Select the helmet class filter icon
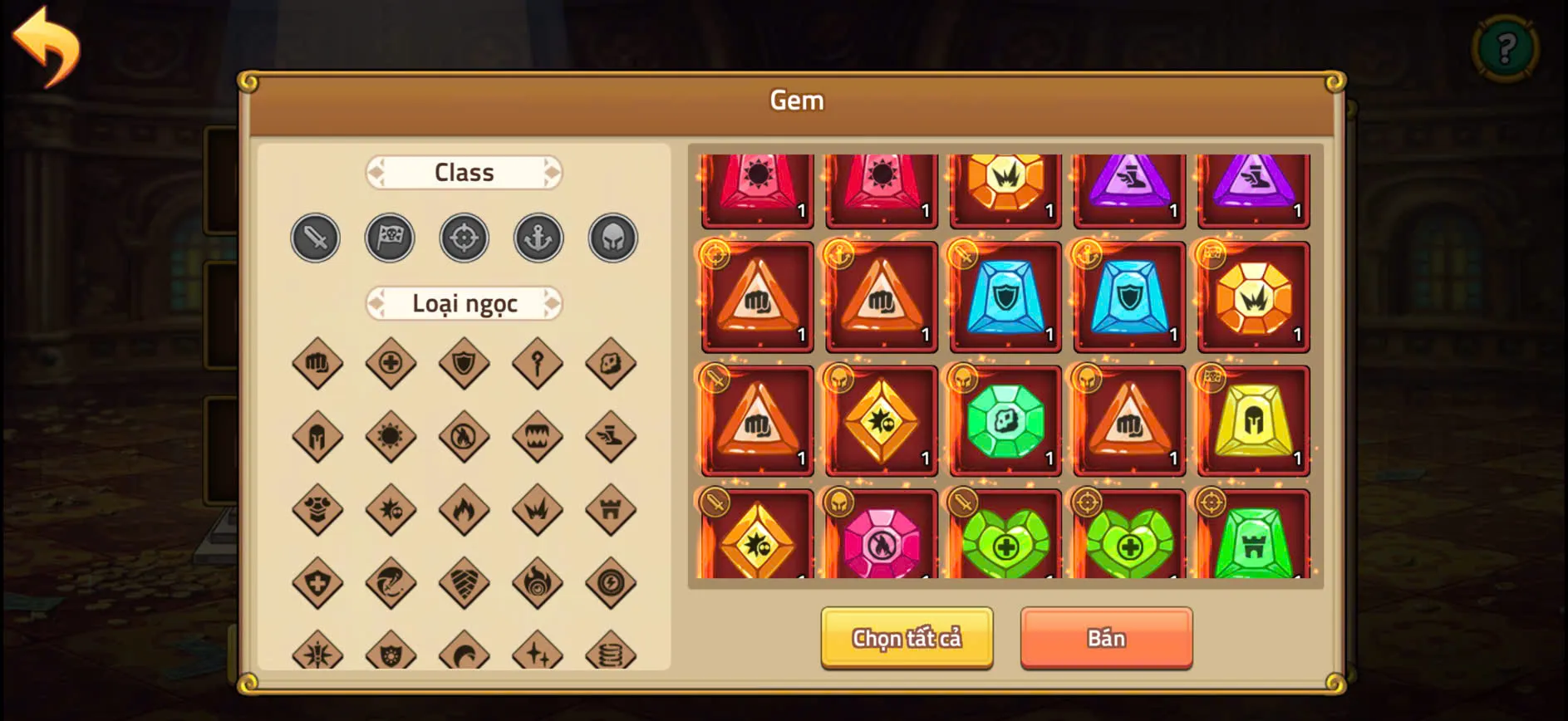This screenshot has width=1568, height=721. click(x=612, y=238)
